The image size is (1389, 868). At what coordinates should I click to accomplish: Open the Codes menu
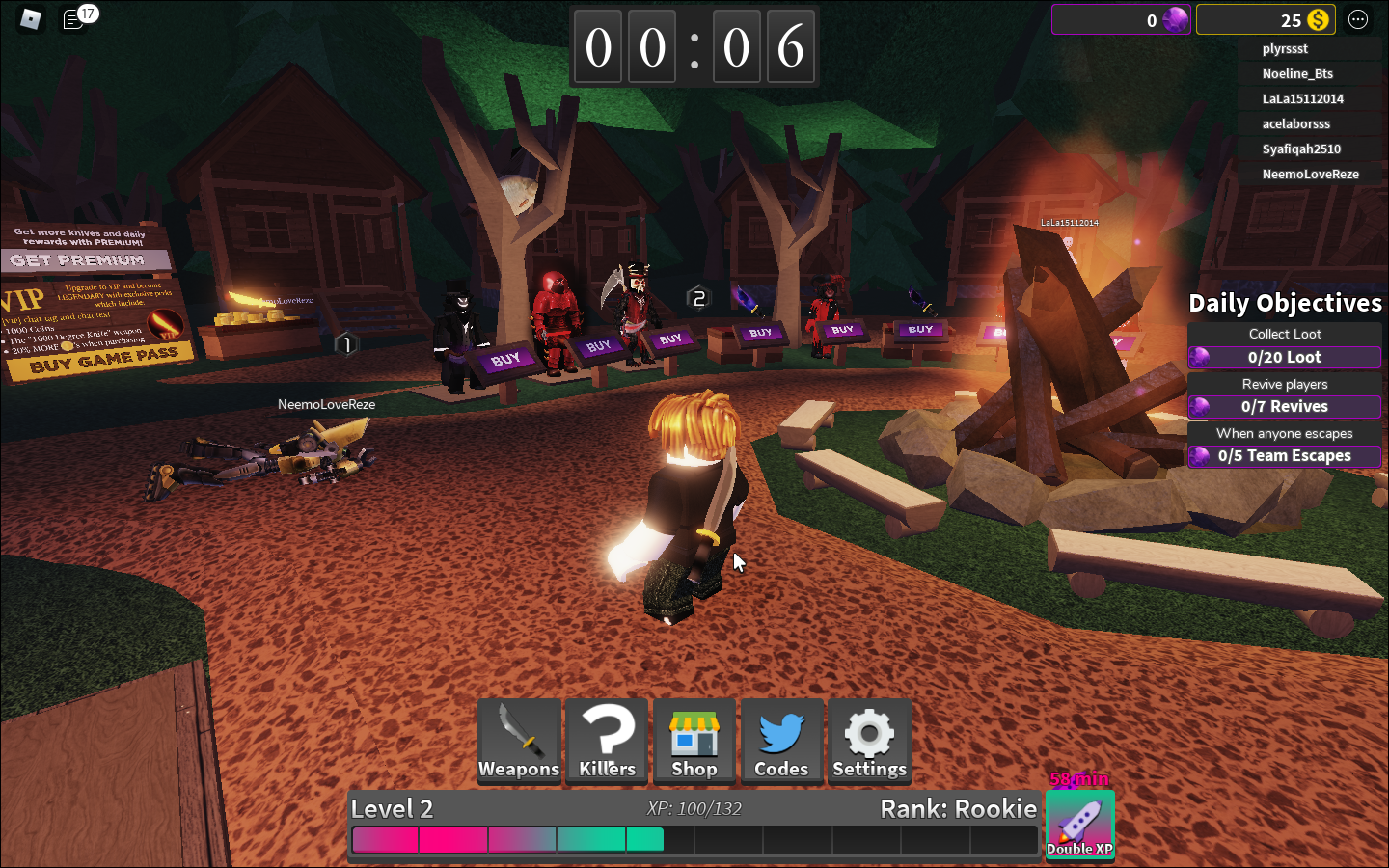[x=781, y=741]
